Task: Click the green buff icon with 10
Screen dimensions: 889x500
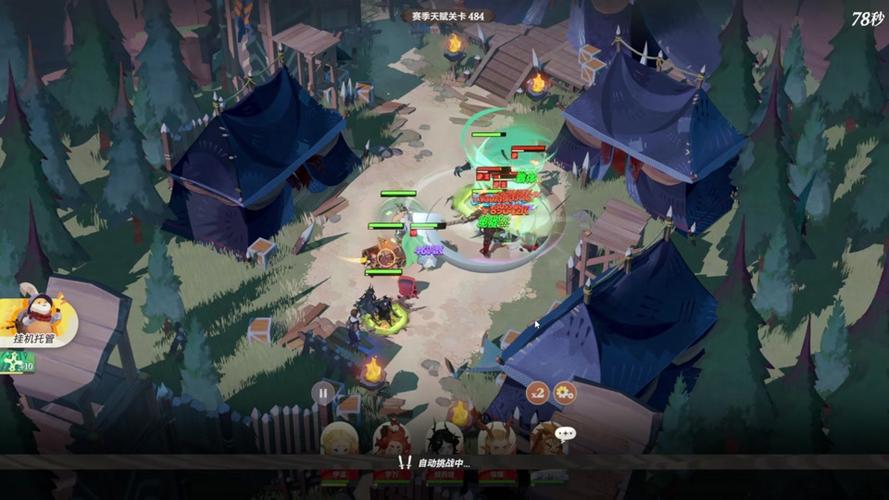Action: [16, 364]
